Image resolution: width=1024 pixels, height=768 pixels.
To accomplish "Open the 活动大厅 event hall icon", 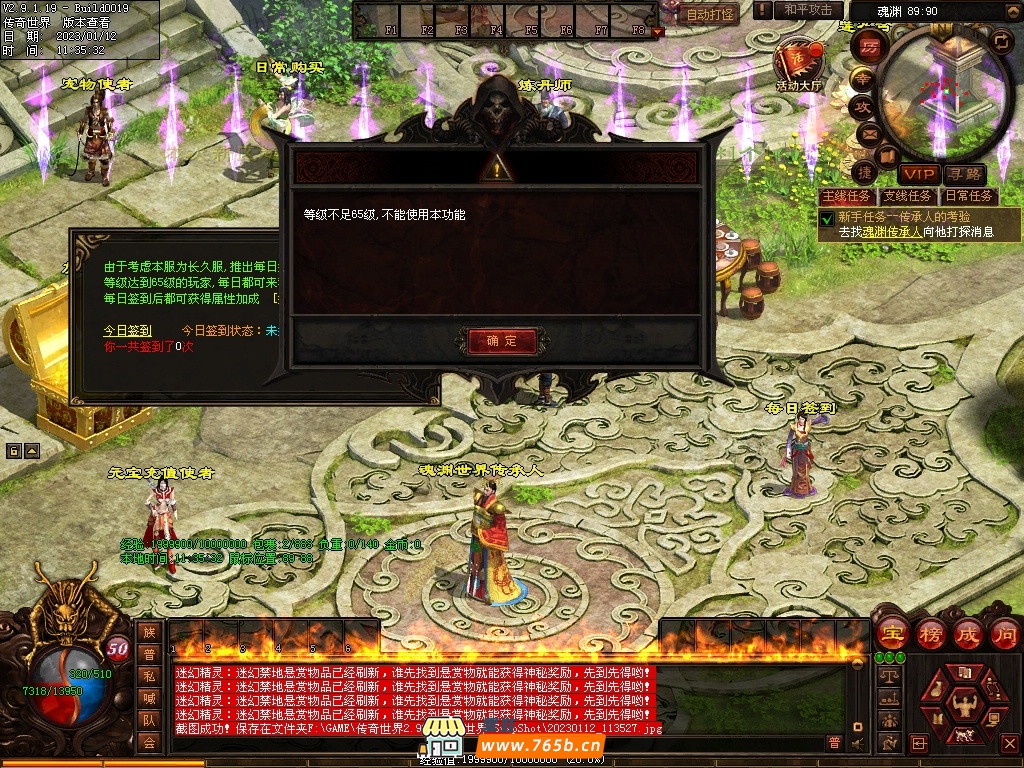I will point(797,62).
